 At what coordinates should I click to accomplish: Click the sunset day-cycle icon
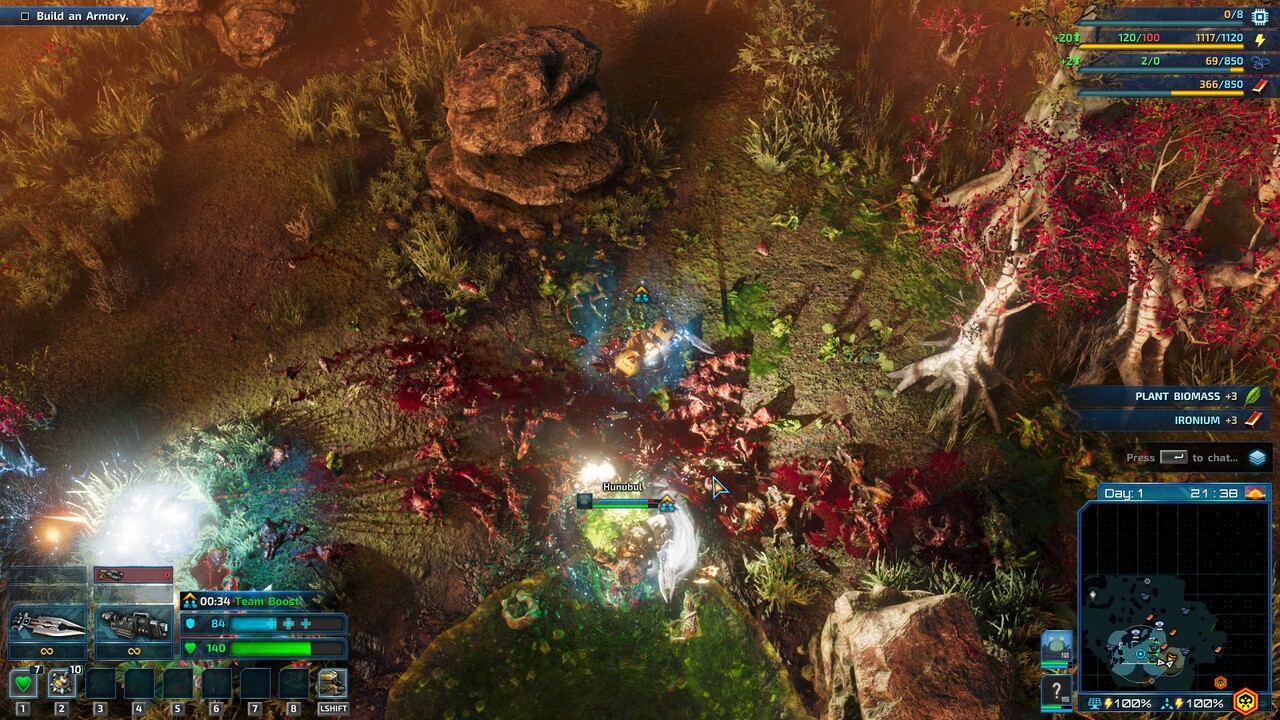[1255, 493]
